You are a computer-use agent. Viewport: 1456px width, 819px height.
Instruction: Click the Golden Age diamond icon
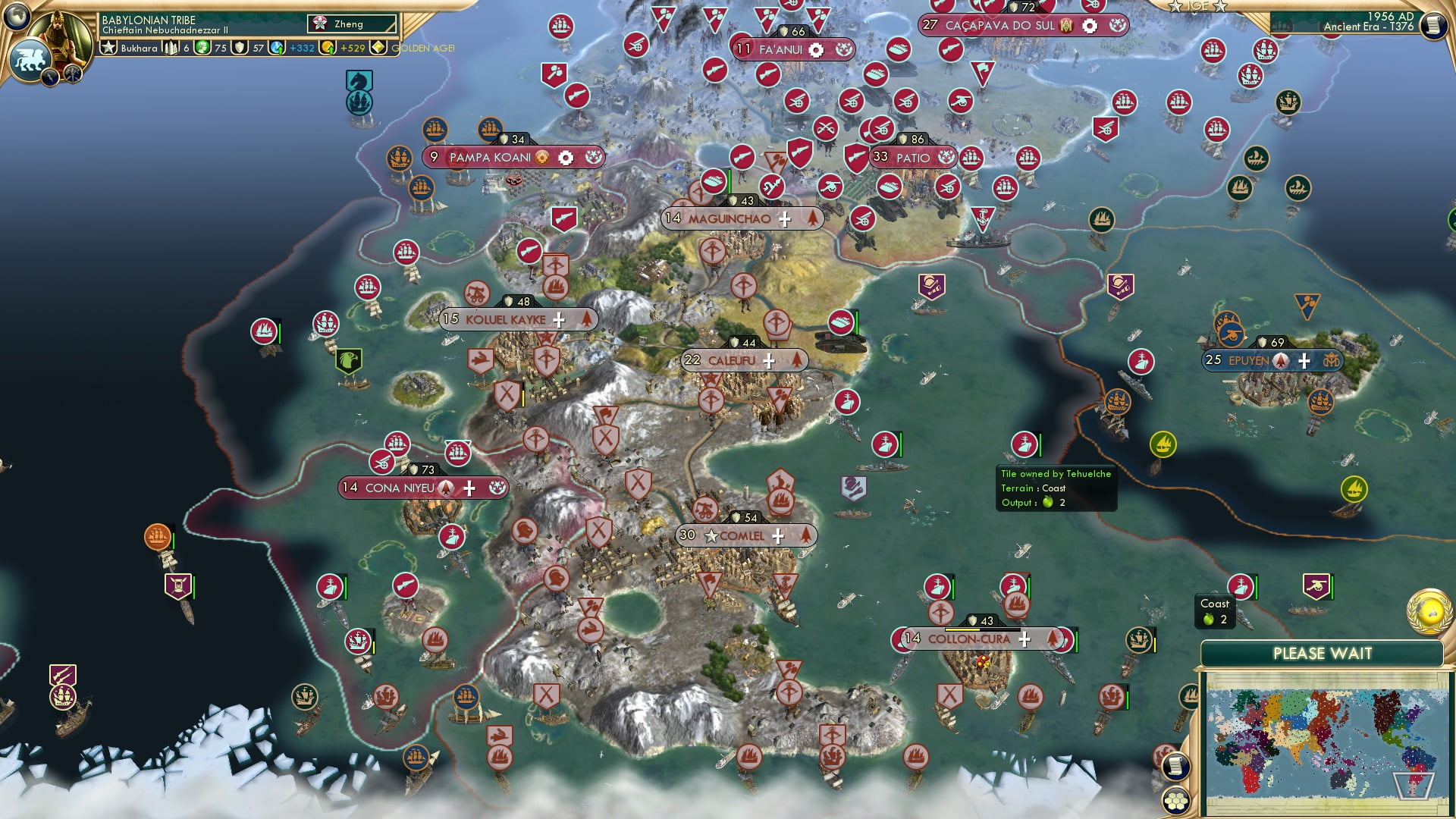click(x=378, y=48)
